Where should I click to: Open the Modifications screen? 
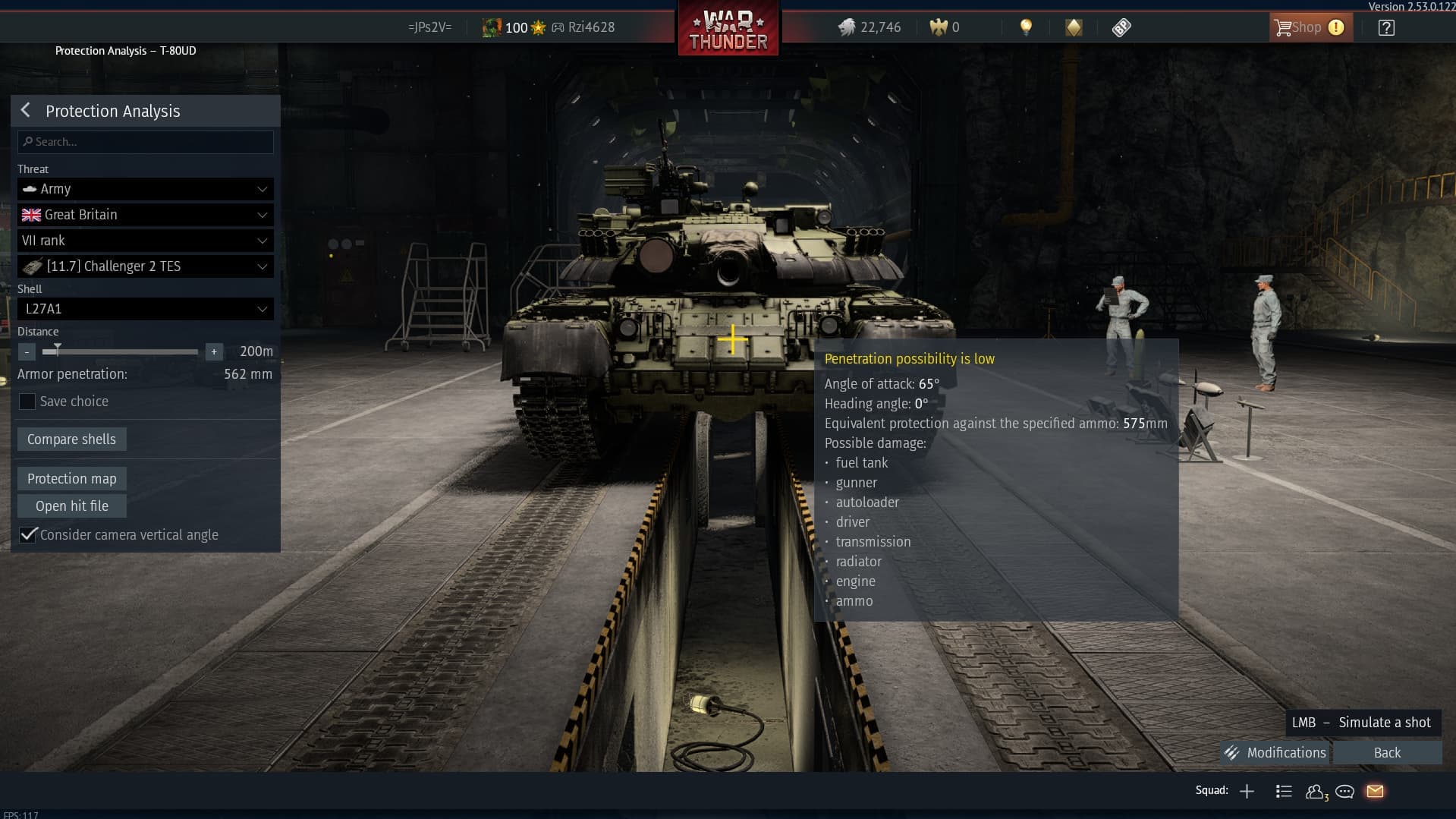(1275, 753)
